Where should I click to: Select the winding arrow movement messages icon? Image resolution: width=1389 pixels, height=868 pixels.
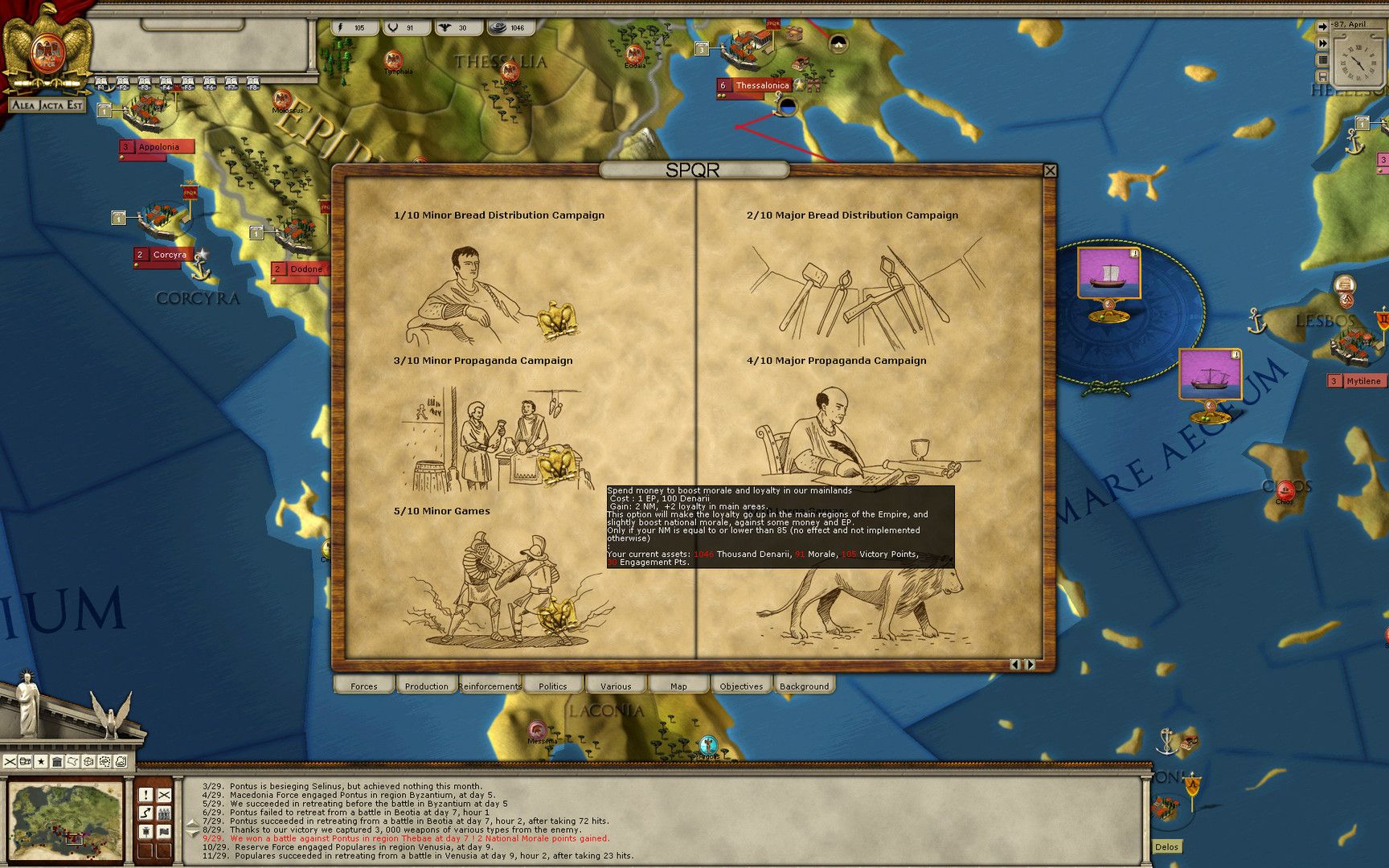pyautogui.click(x=145, y=813)
